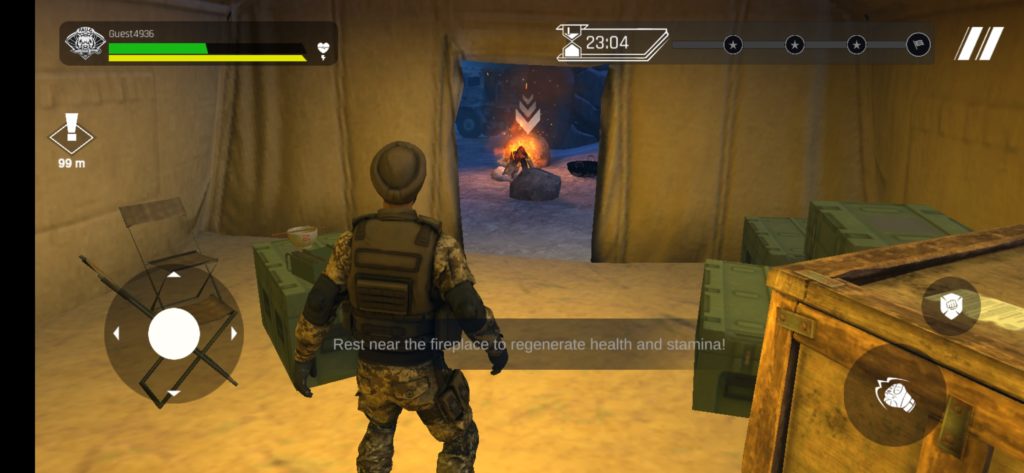Select the flag icon on progress track

(917, 44)
